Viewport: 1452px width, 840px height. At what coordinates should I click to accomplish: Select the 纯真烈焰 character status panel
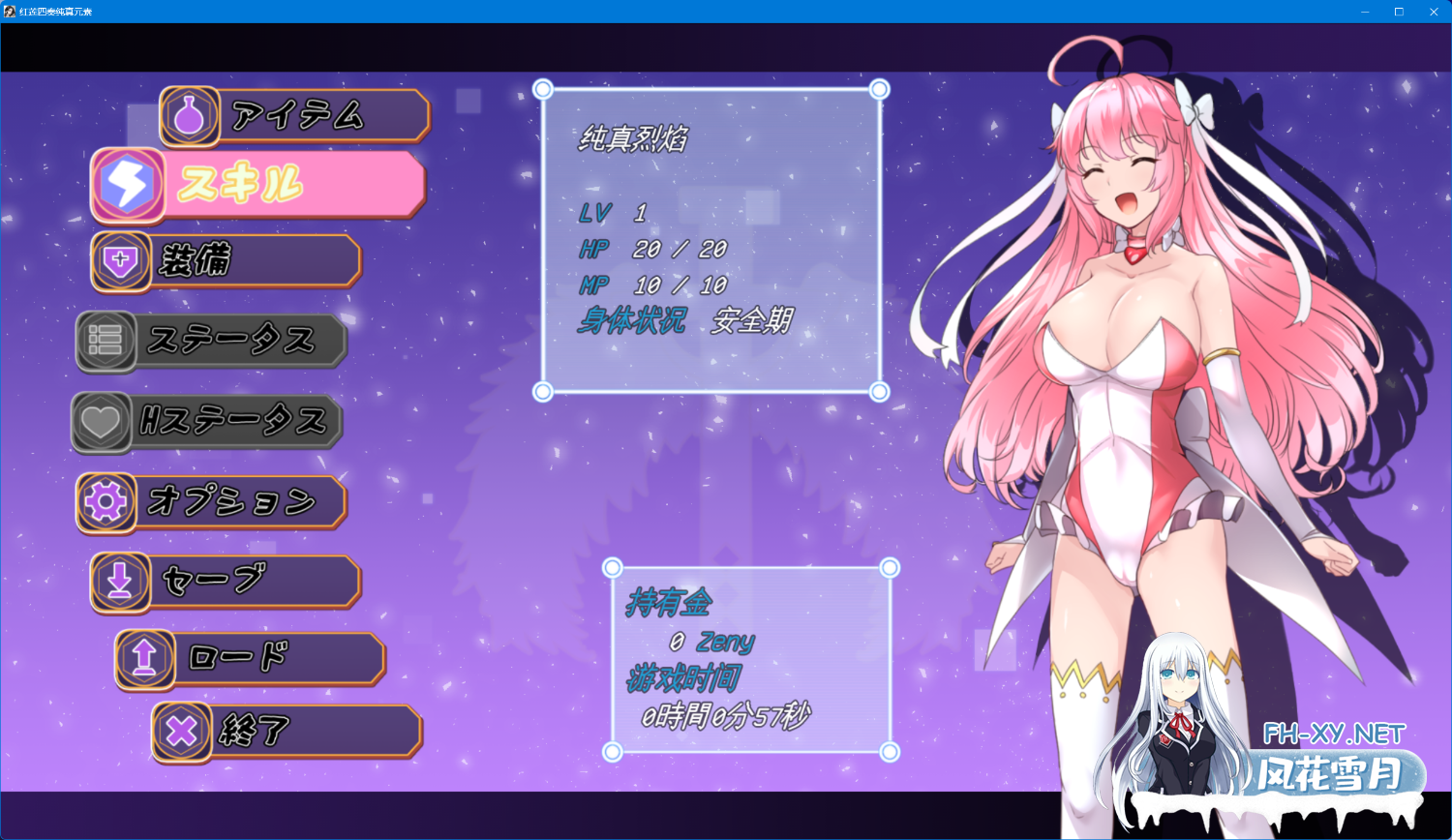711,240
